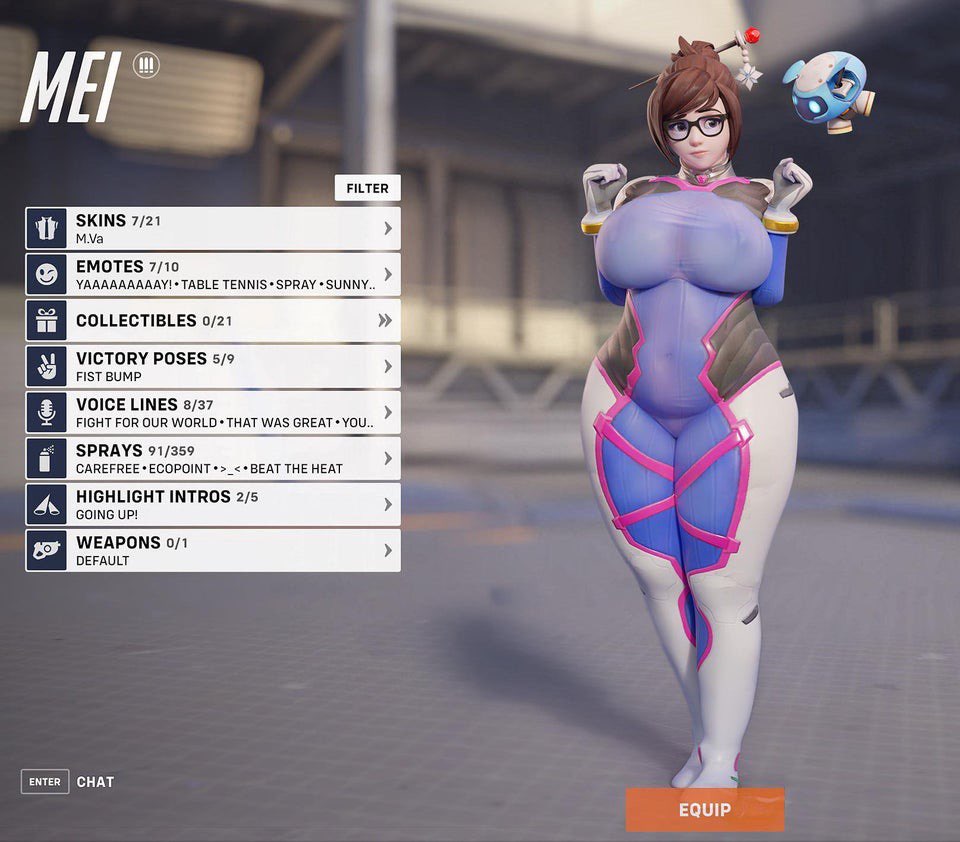The width and height of the screenshot is (960, 842).
Task: Open the Sprays category
Action: click(213, 458)
